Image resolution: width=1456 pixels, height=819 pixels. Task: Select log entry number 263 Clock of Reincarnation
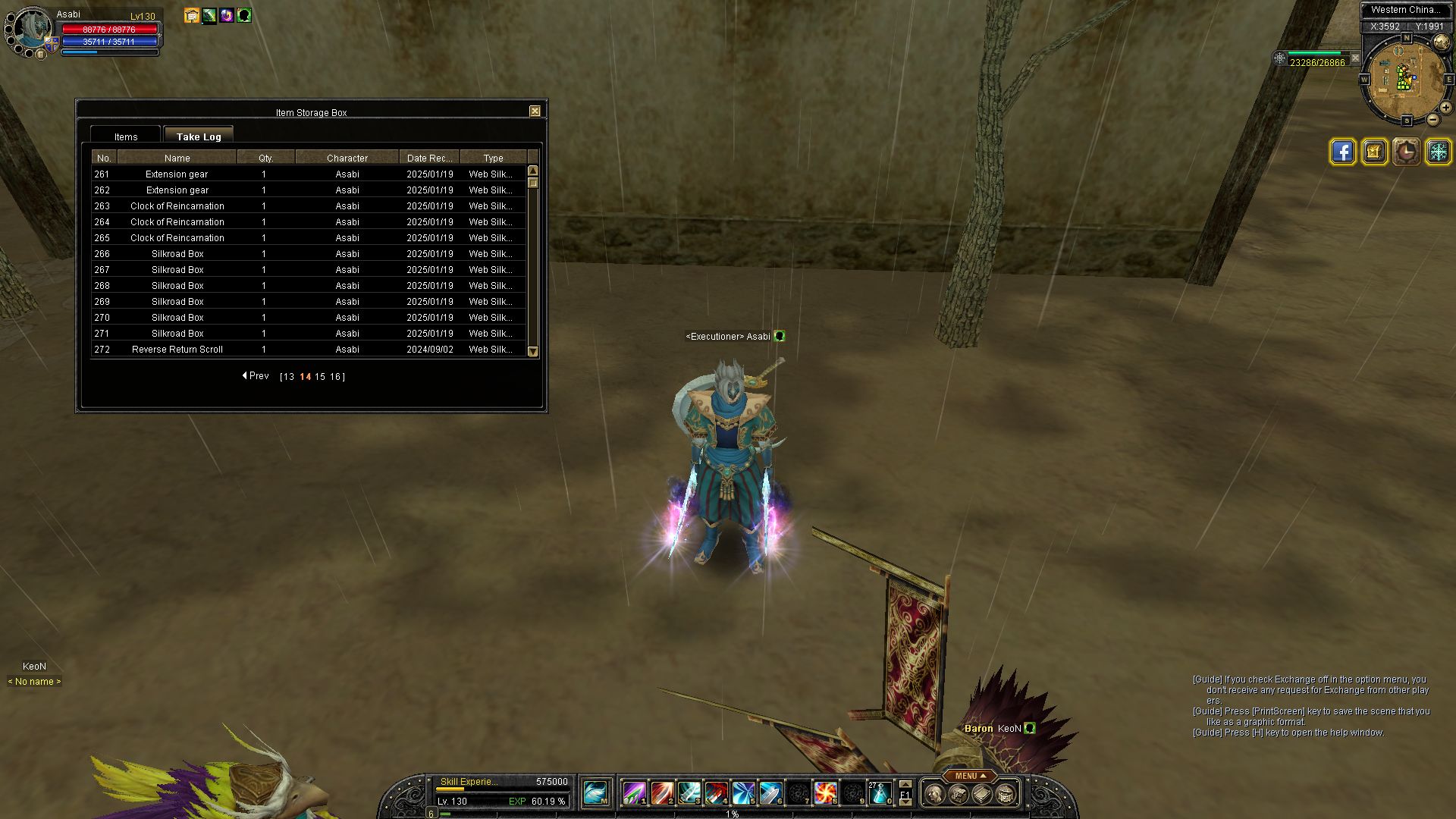[x=177, y=206]
